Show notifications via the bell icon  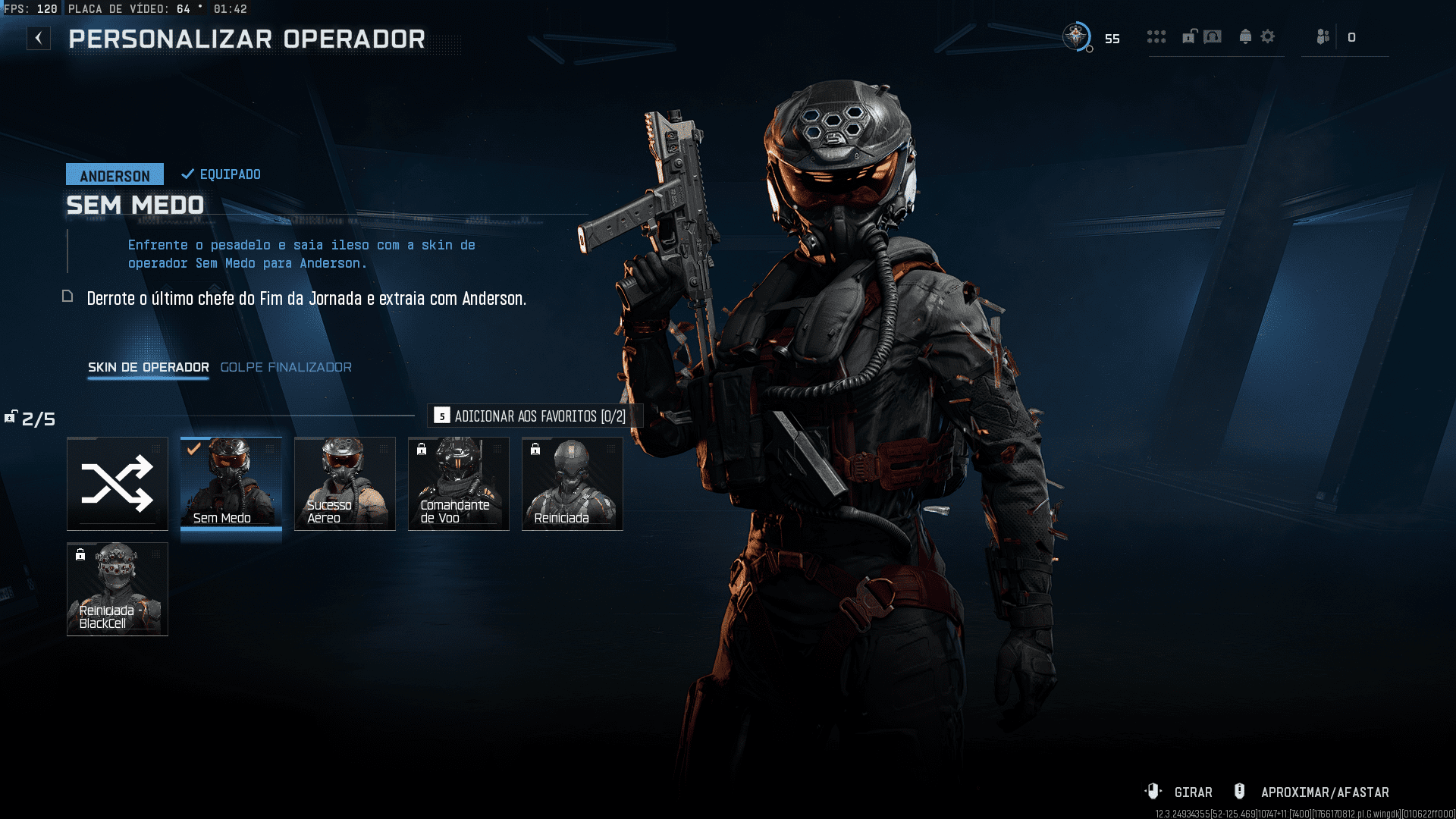pos(1245,36)
